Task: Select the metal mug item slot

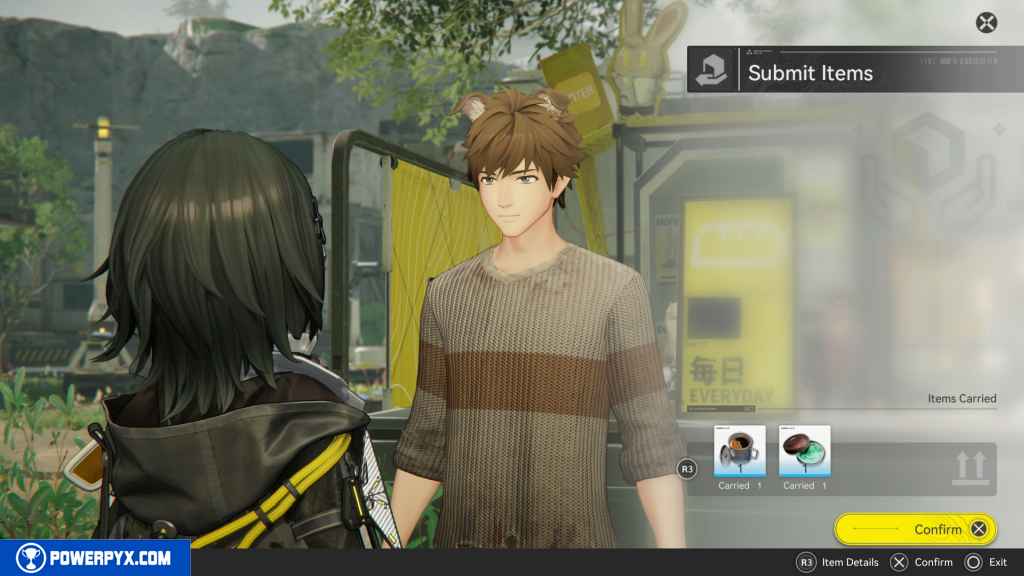Action: click(740, 451)
